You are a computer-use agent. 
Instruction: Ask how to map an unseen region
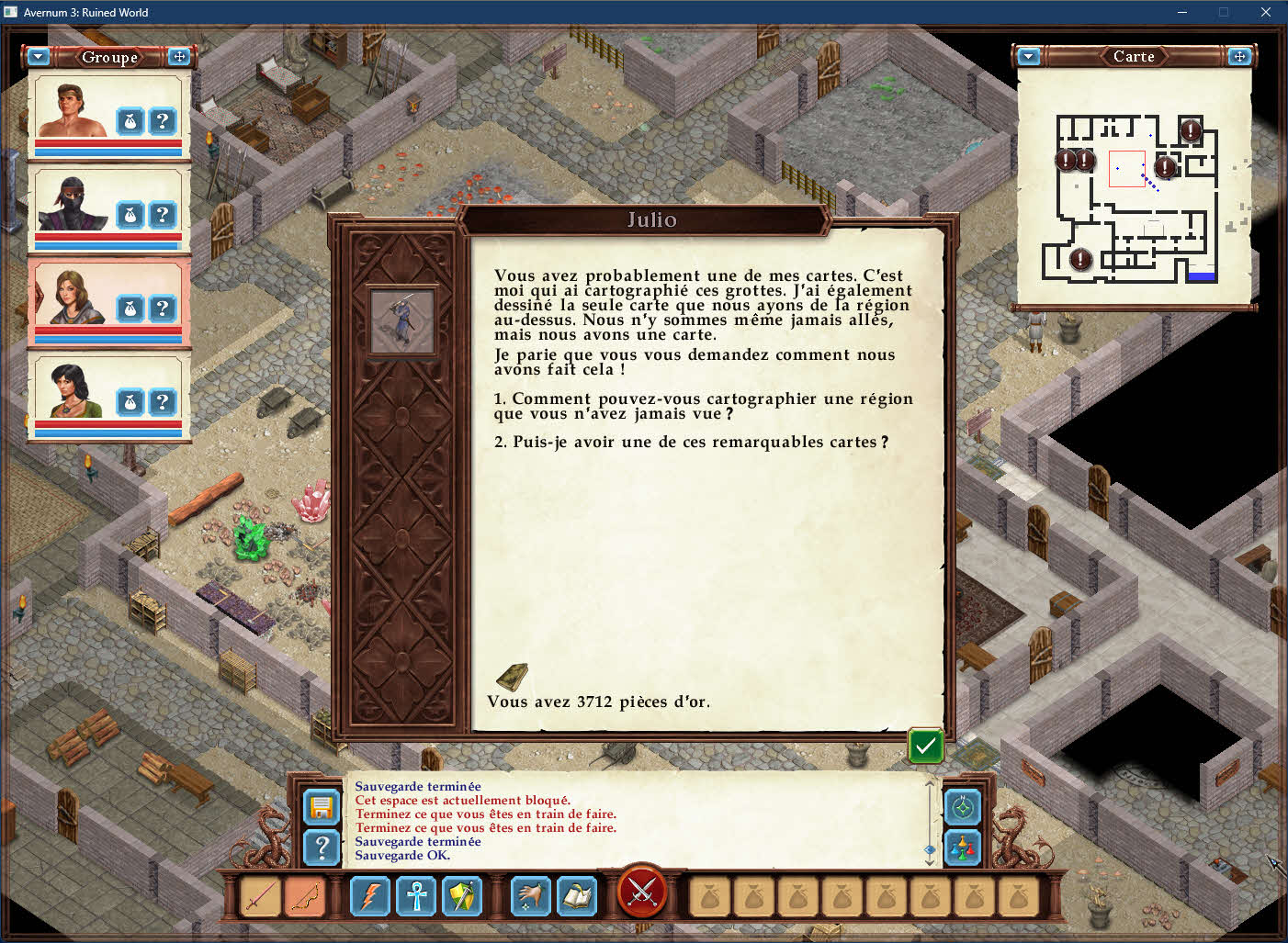coord(703,406)
